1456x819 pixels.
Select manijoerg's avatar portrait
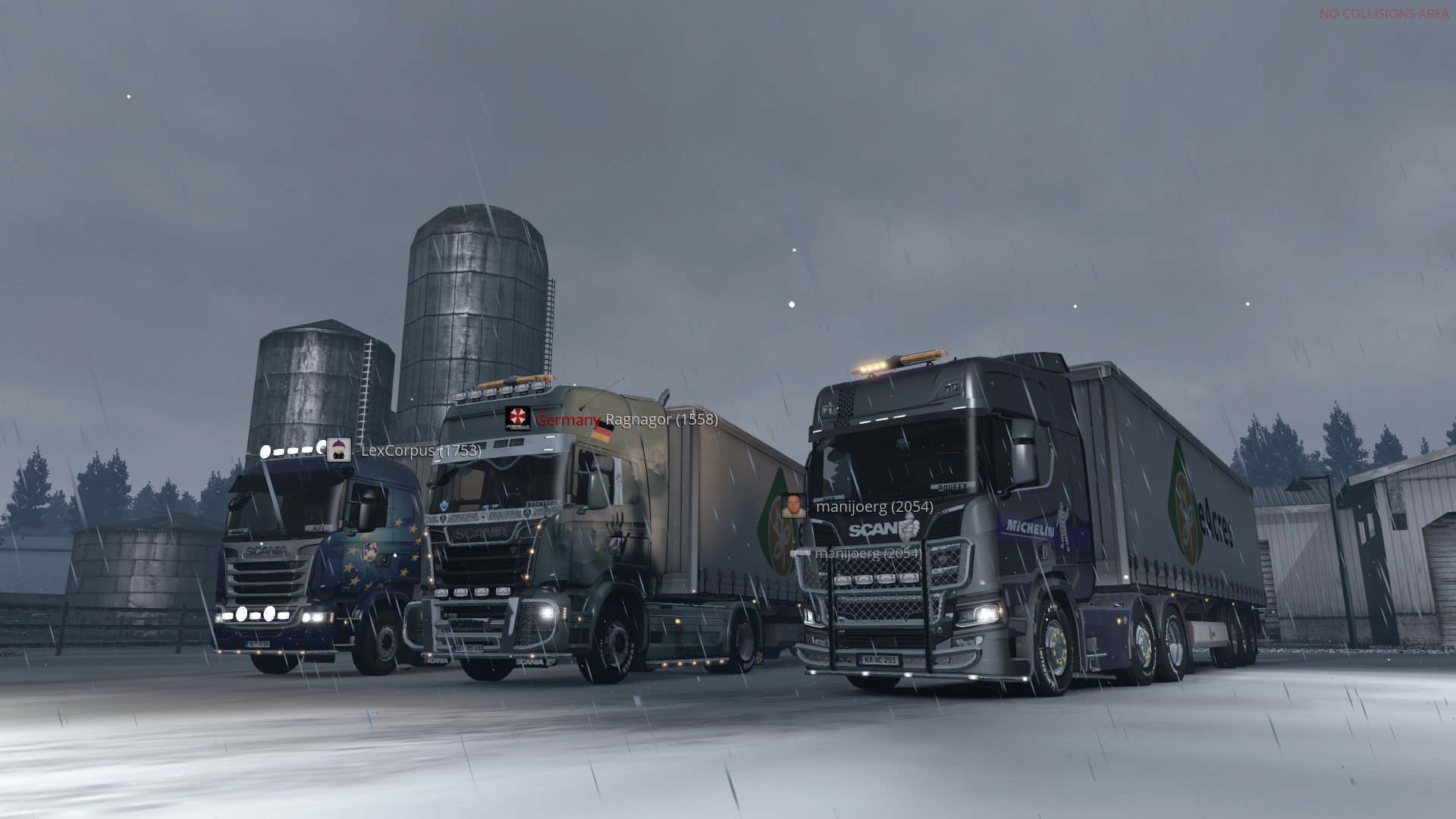tap(794, 506)
